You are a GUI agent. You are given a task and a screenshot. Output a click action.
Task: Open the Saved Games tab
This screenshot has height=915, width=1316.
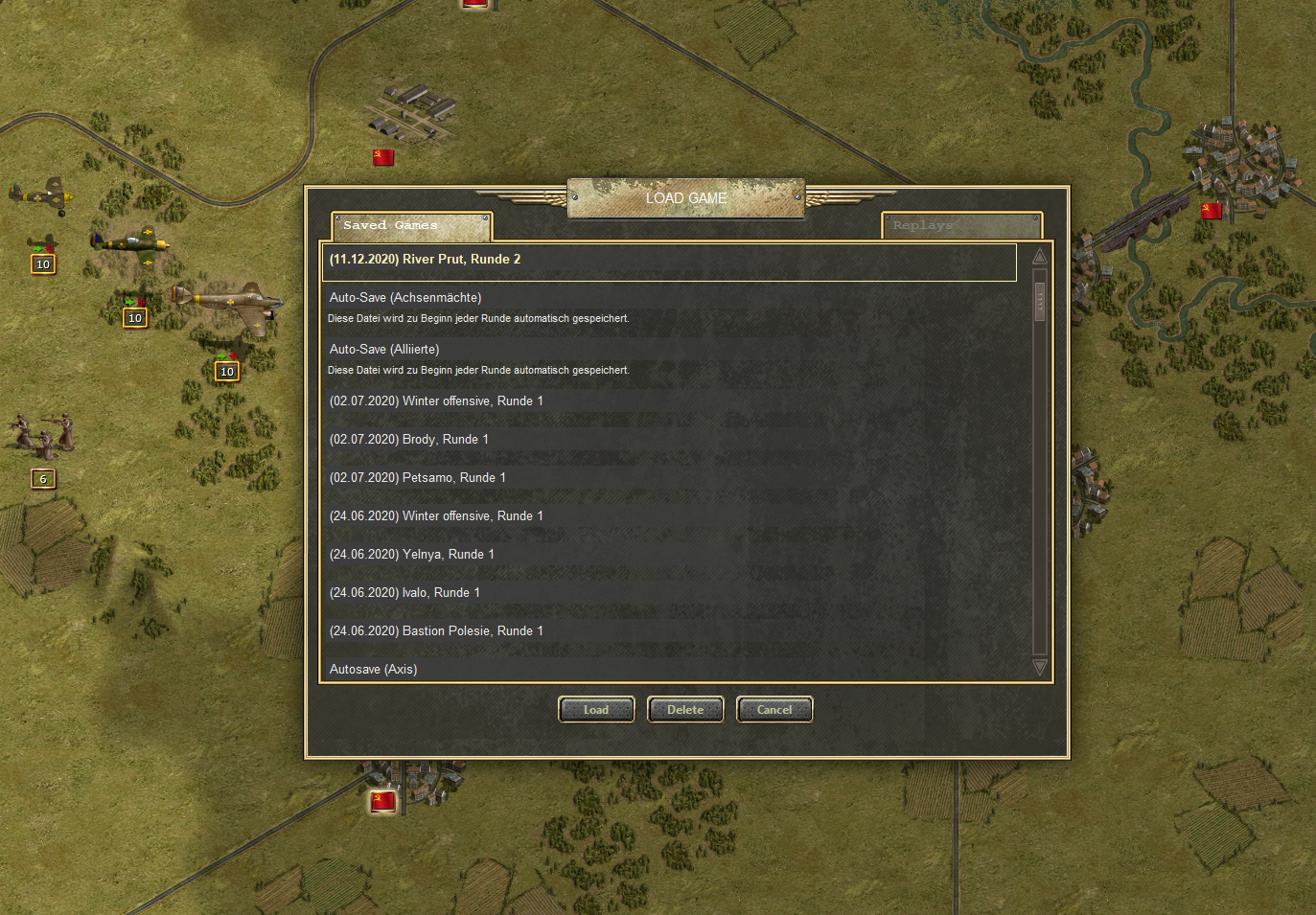[x=411, y=226]
